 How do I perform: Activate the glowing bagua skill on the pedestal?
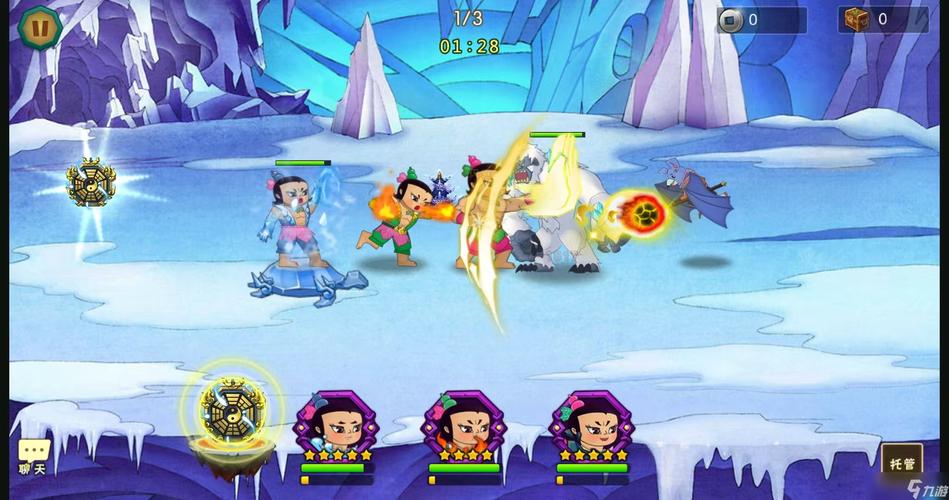(231, 410)
